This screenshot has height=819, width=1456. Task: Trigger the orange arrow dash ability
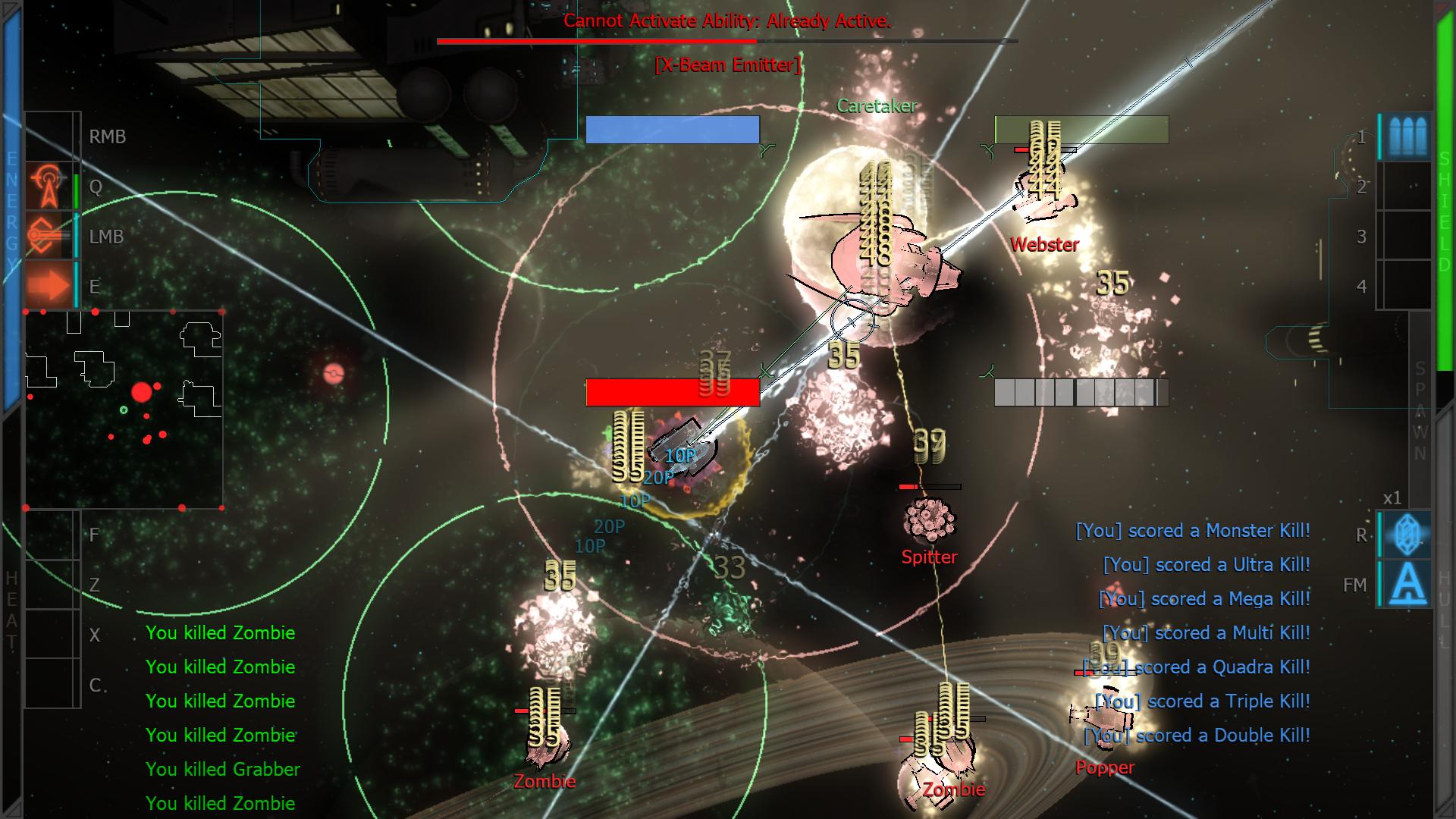click(x=49, y=287)
